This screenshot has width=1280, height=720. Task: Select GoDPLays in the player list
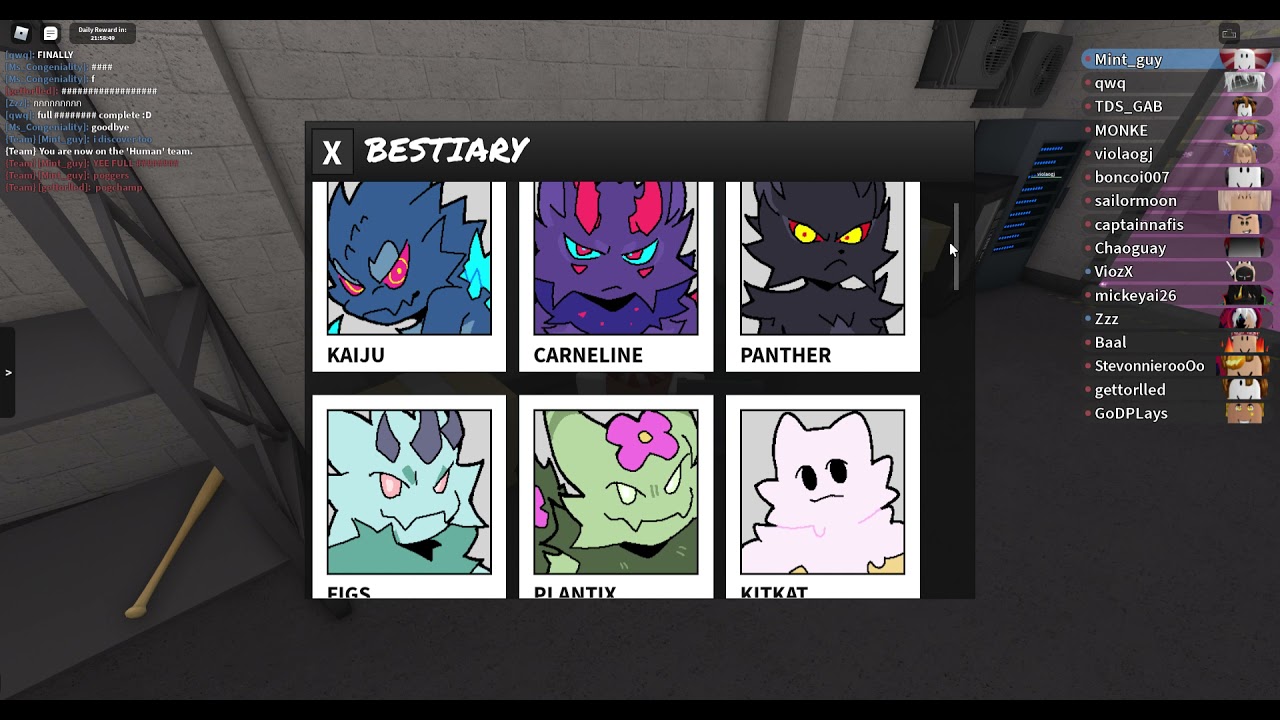coord(1131,413)
